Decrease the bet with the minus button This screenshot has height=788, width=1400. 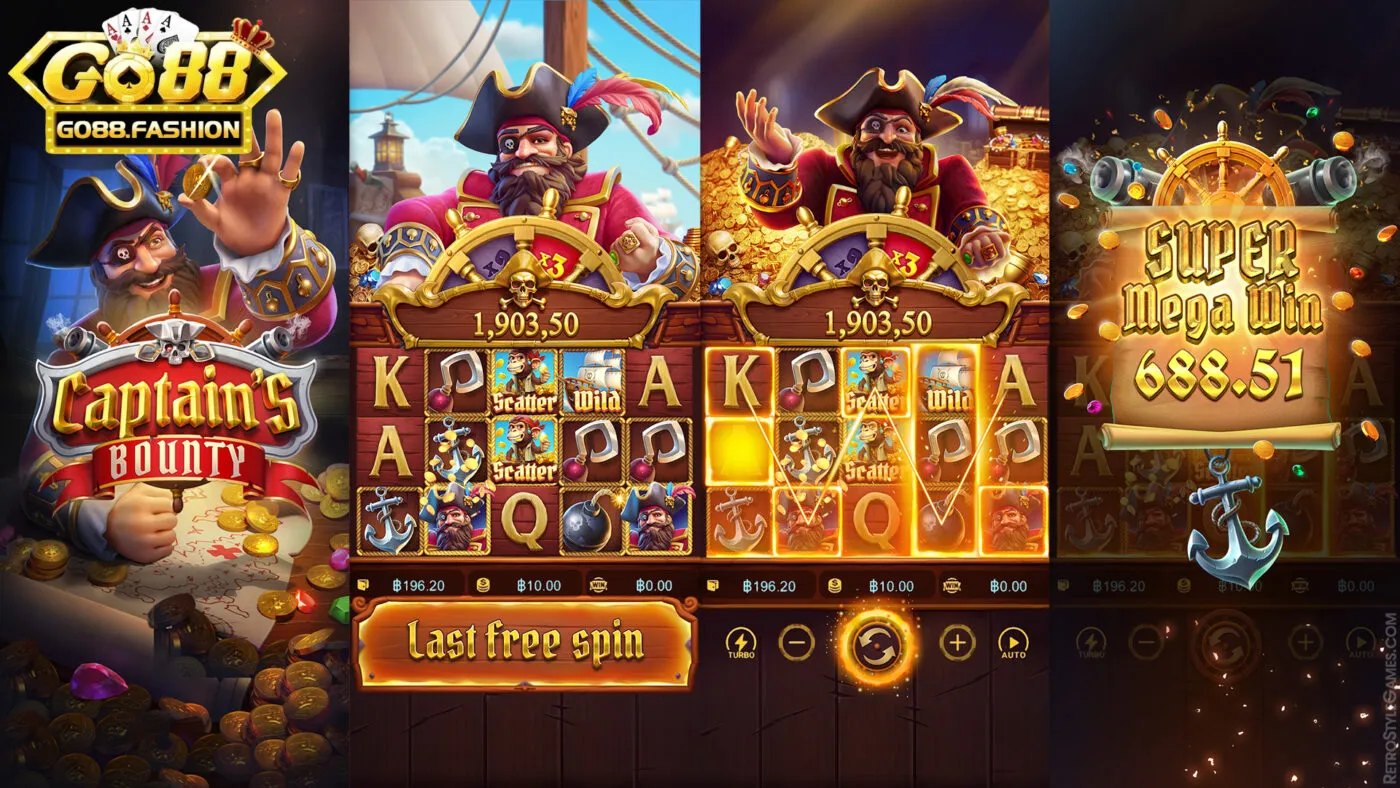(795, 644)
